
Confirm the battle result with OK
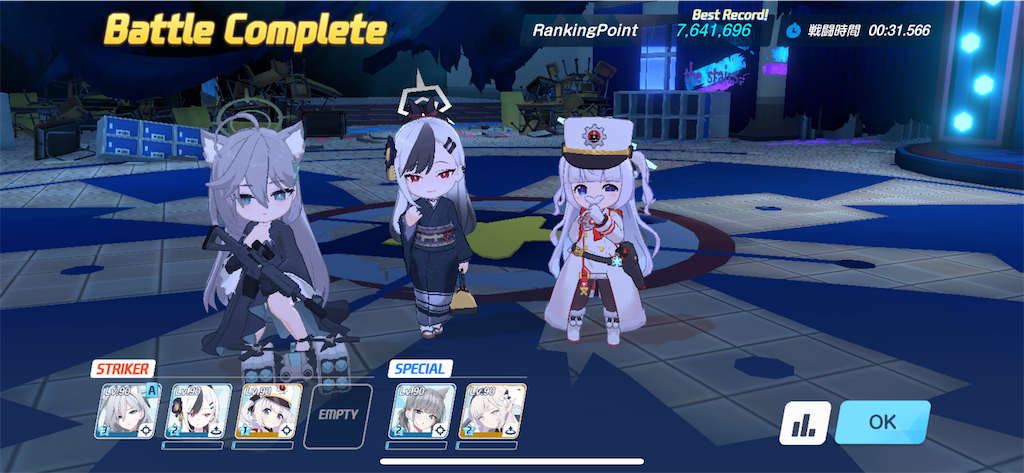point(882,422)
